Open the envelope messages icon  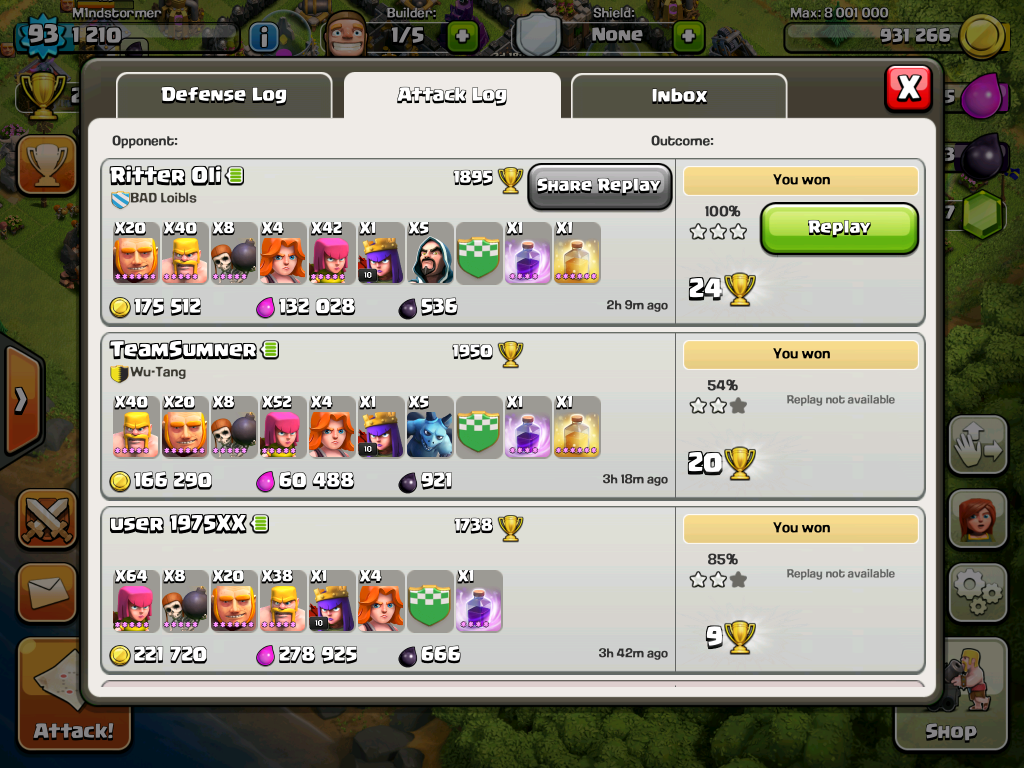click(x=46, y=592)
